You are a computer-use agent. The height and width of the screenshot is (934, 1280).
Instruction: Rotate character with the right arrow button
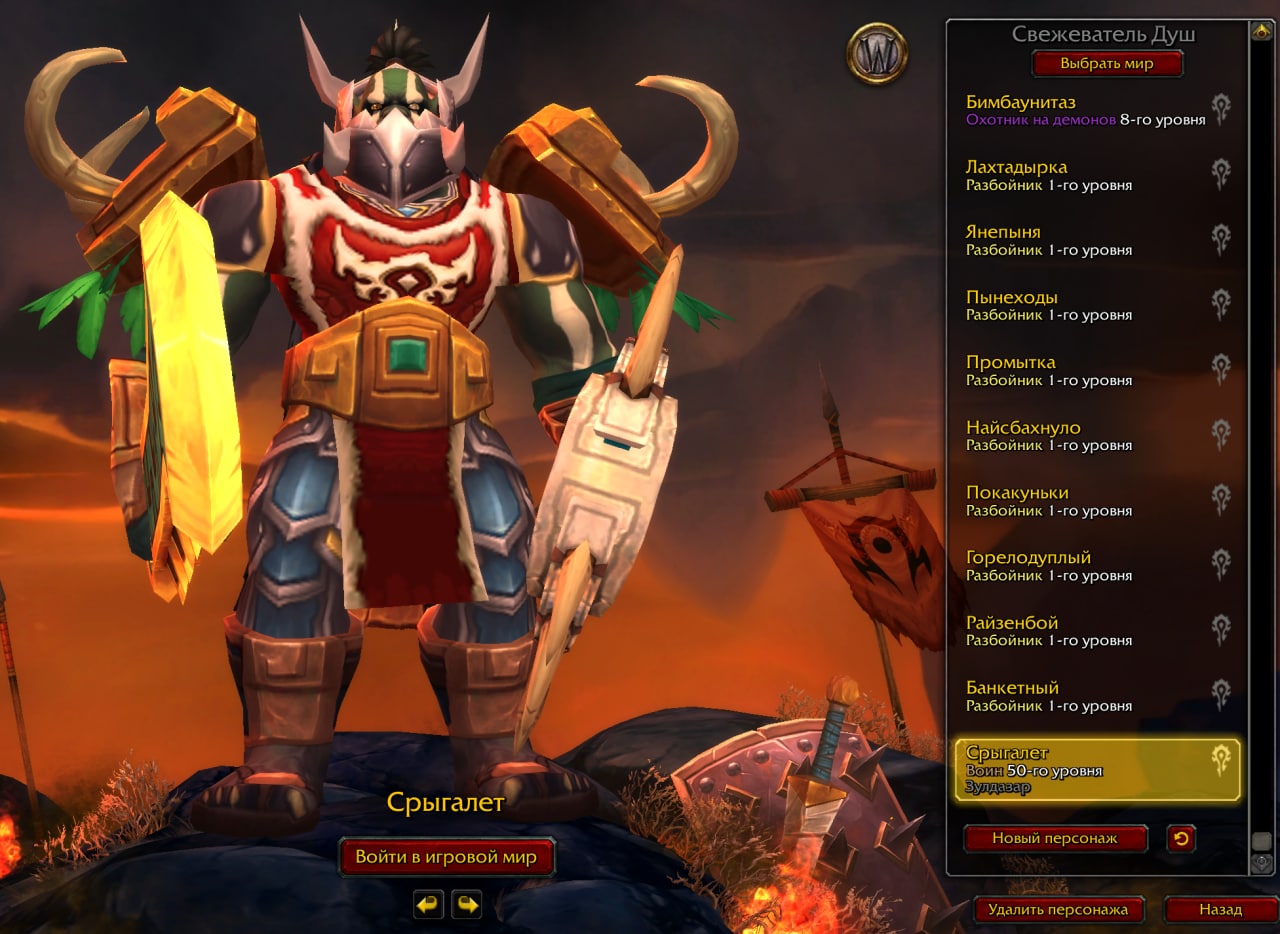point(466,904)
